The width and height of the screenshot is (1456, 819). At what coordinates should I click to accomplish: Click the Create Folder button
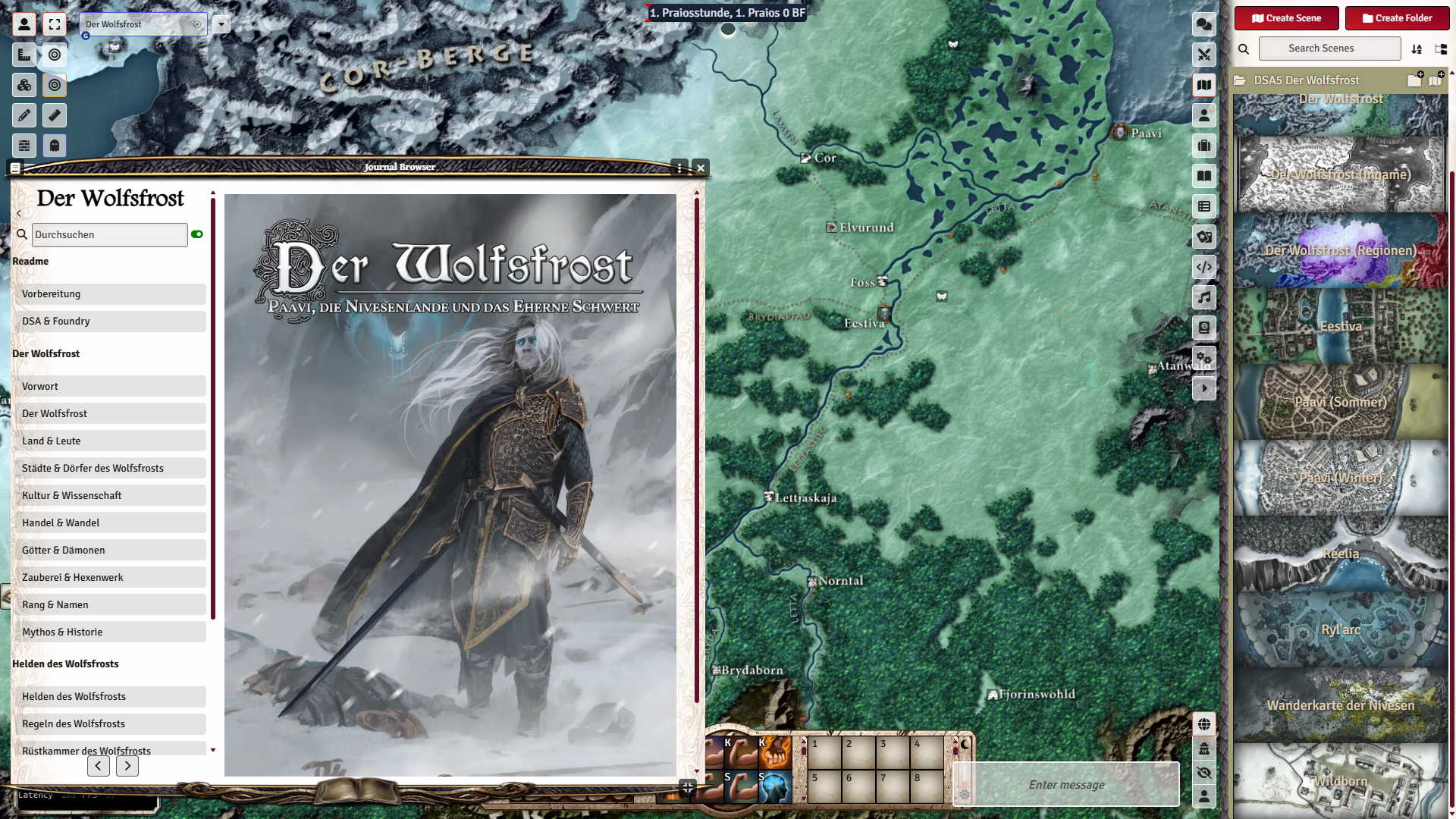point(1397,18)
